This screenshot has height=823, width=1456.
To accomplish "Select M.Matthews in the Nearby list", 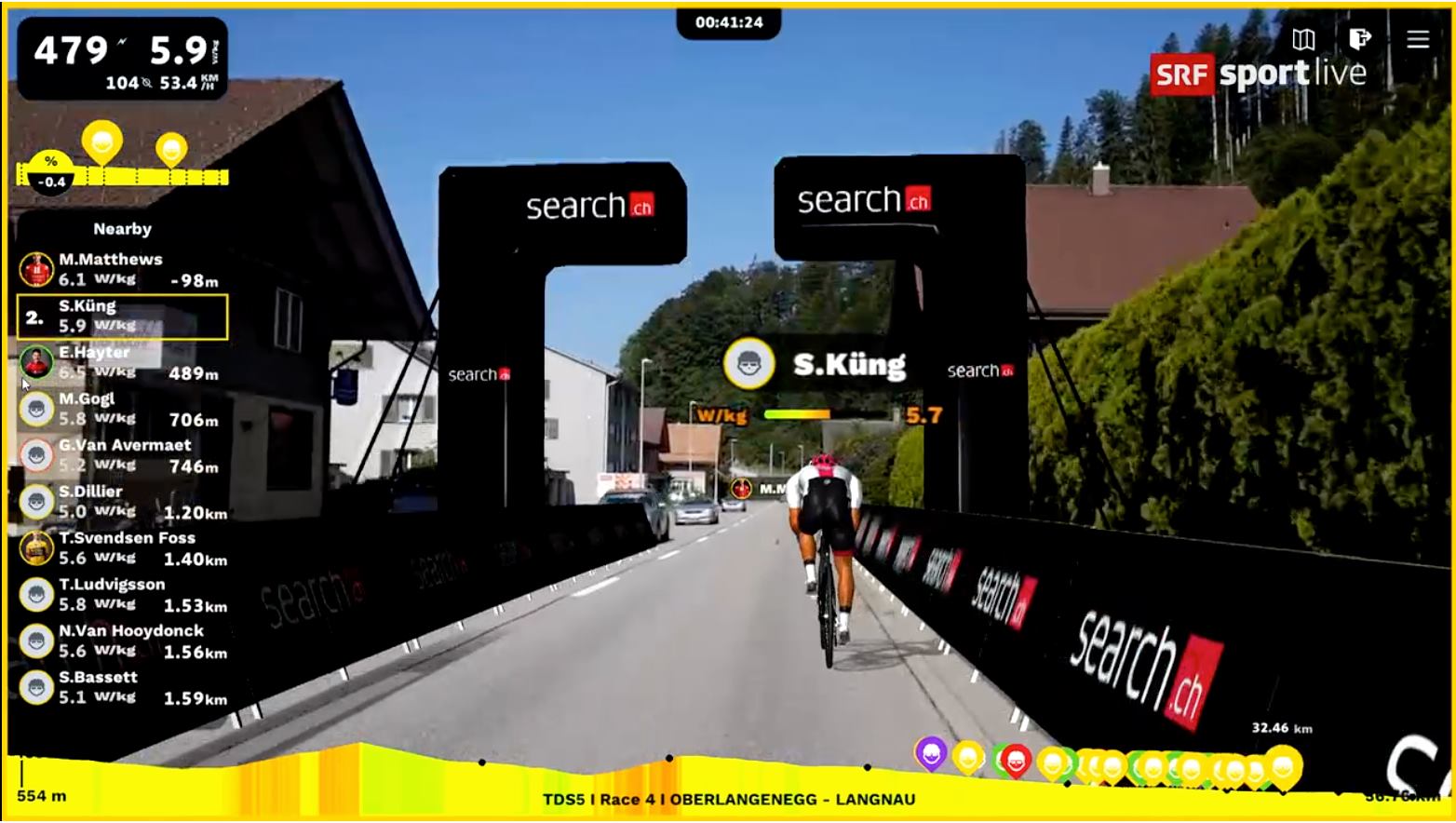I will pos(123,269).
